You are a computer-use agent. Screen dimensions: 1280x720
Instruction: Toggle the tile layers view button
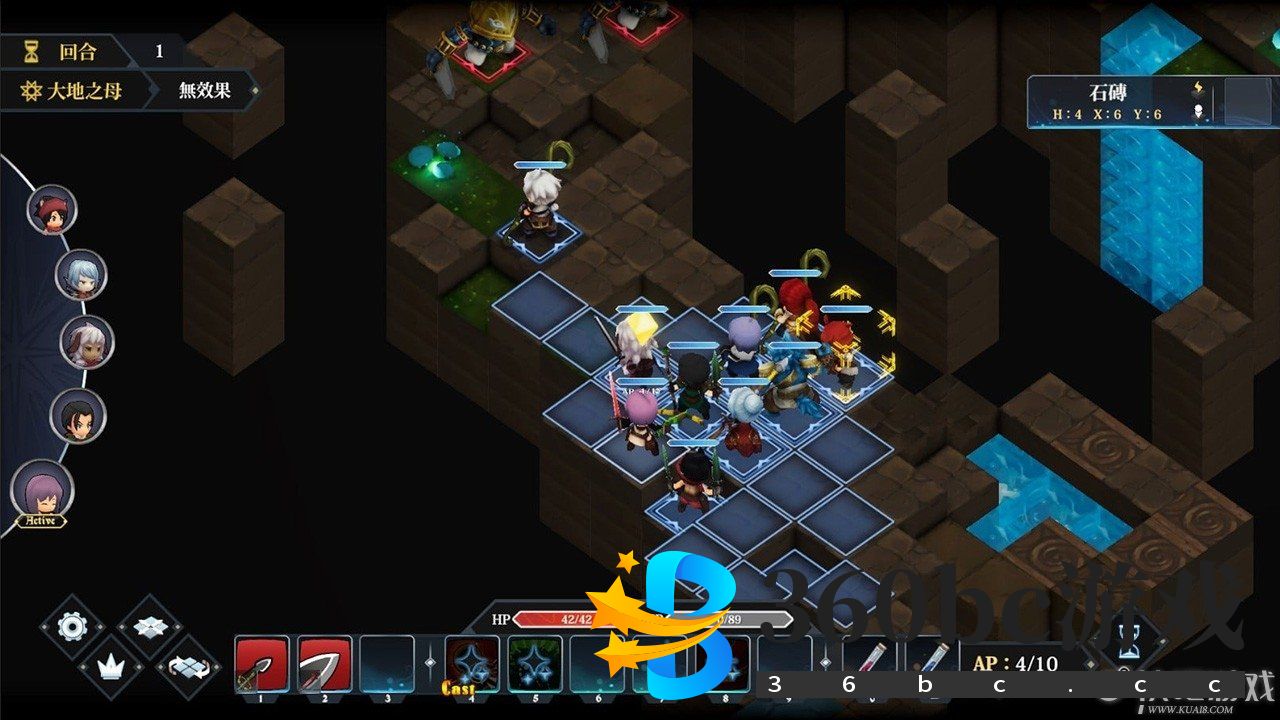150,627
